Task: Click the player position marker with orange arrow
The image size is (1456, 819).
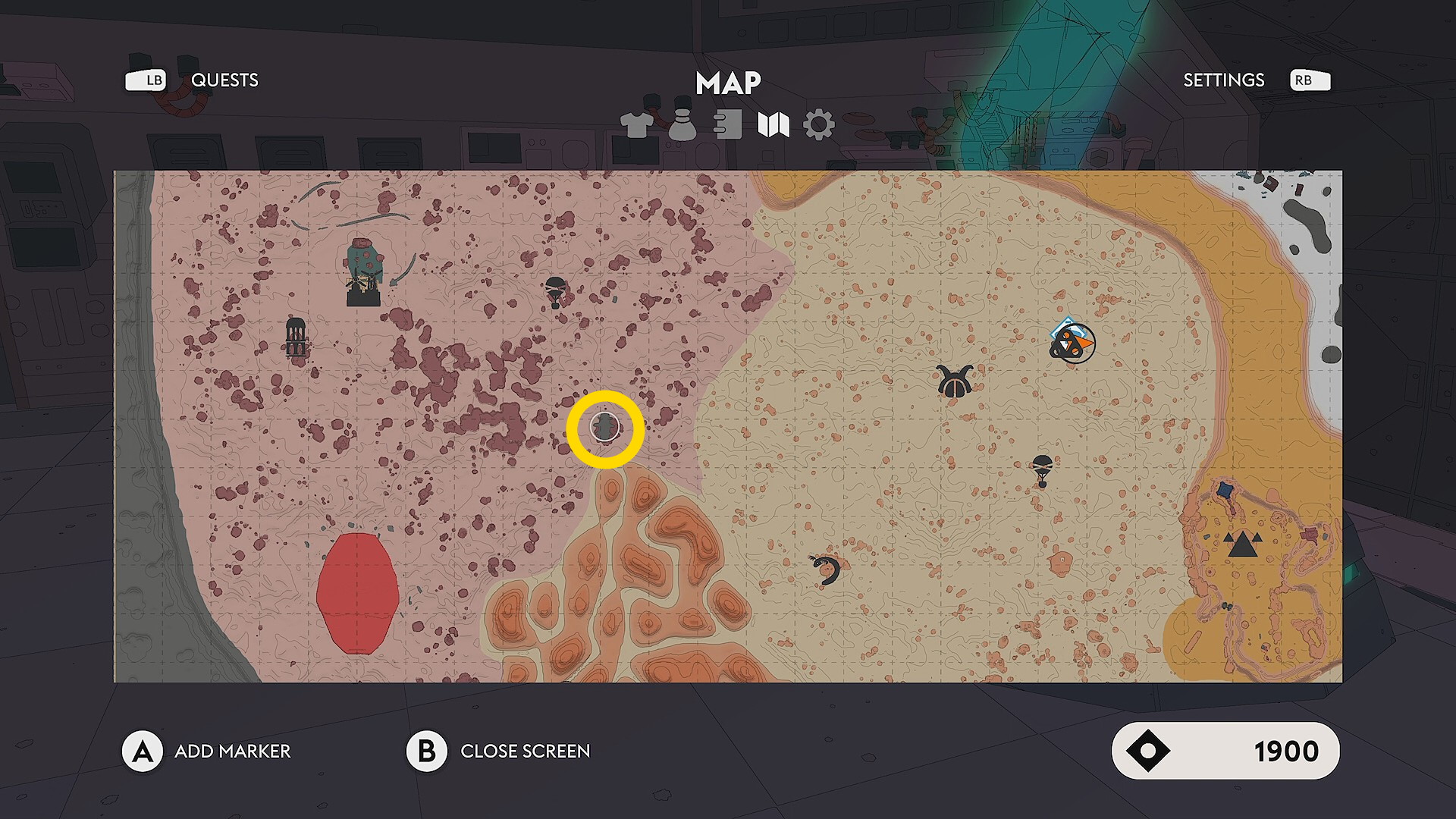Action: (1072, 344)
